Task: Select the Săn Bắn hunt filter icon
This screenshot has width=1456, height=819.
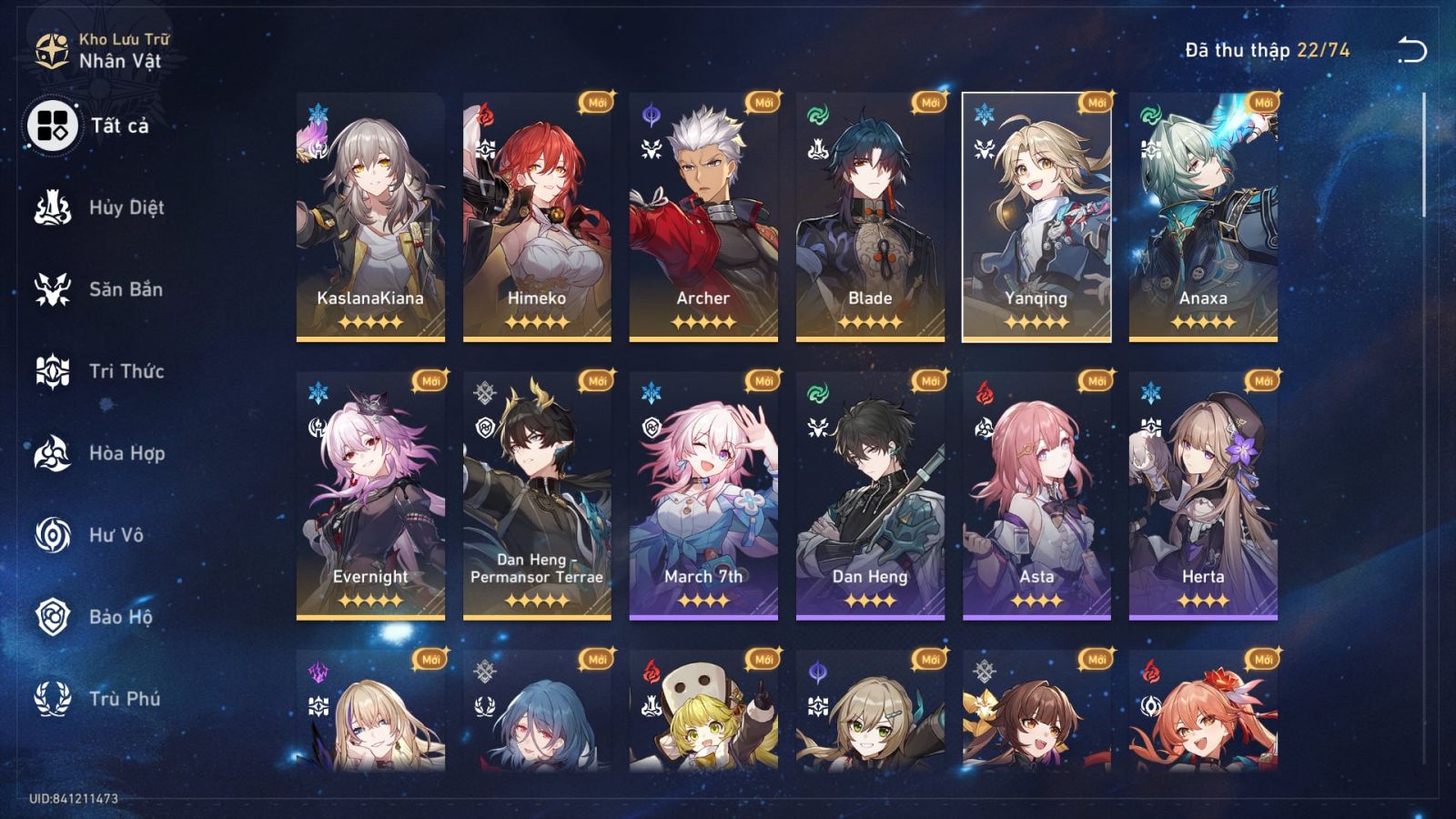Action: click(x=52, y=289)
